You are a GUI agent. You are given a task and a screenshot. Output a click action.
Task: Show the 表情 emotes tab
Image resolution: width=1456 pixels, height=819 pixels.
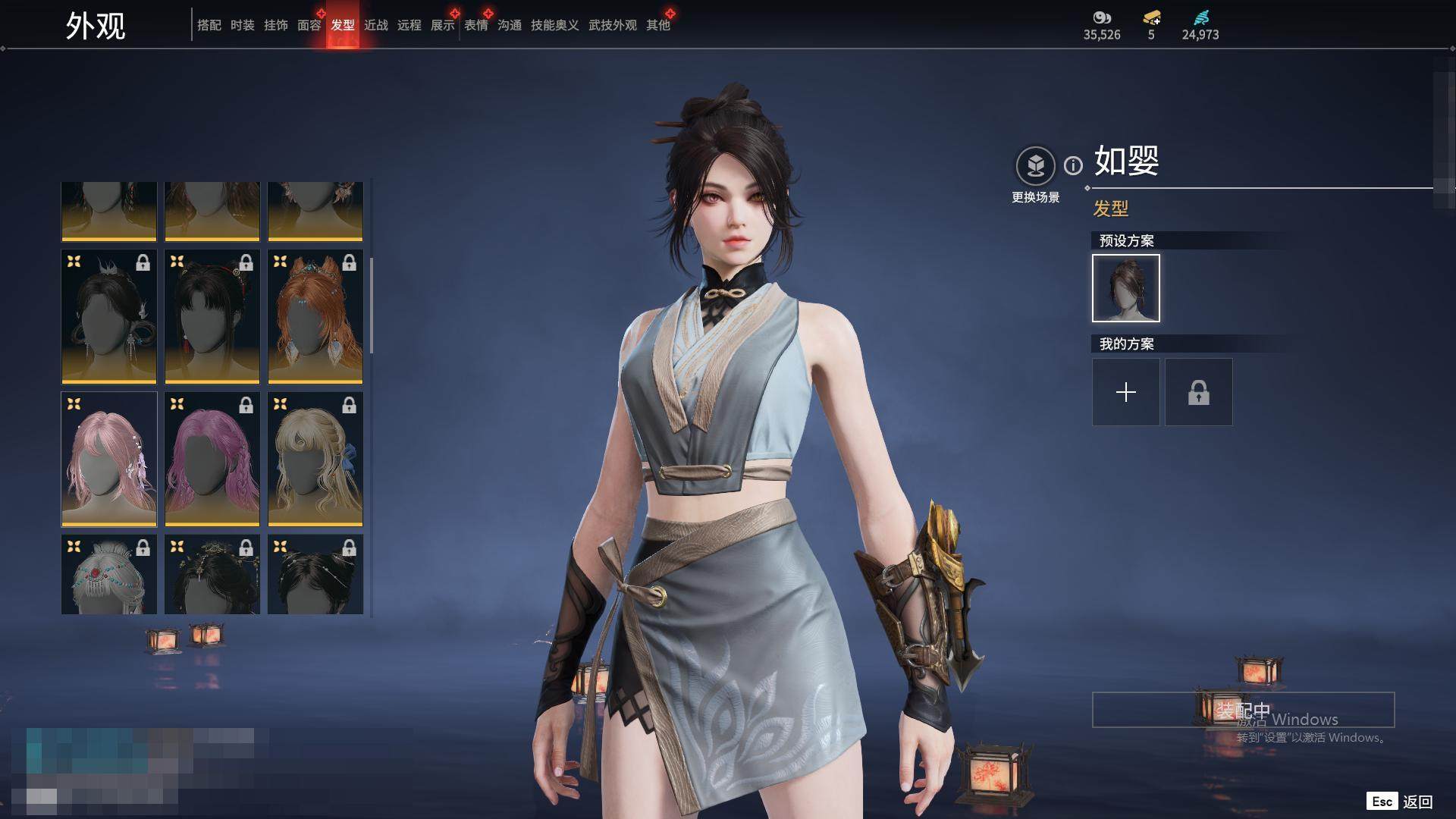(x=475, y=25)
